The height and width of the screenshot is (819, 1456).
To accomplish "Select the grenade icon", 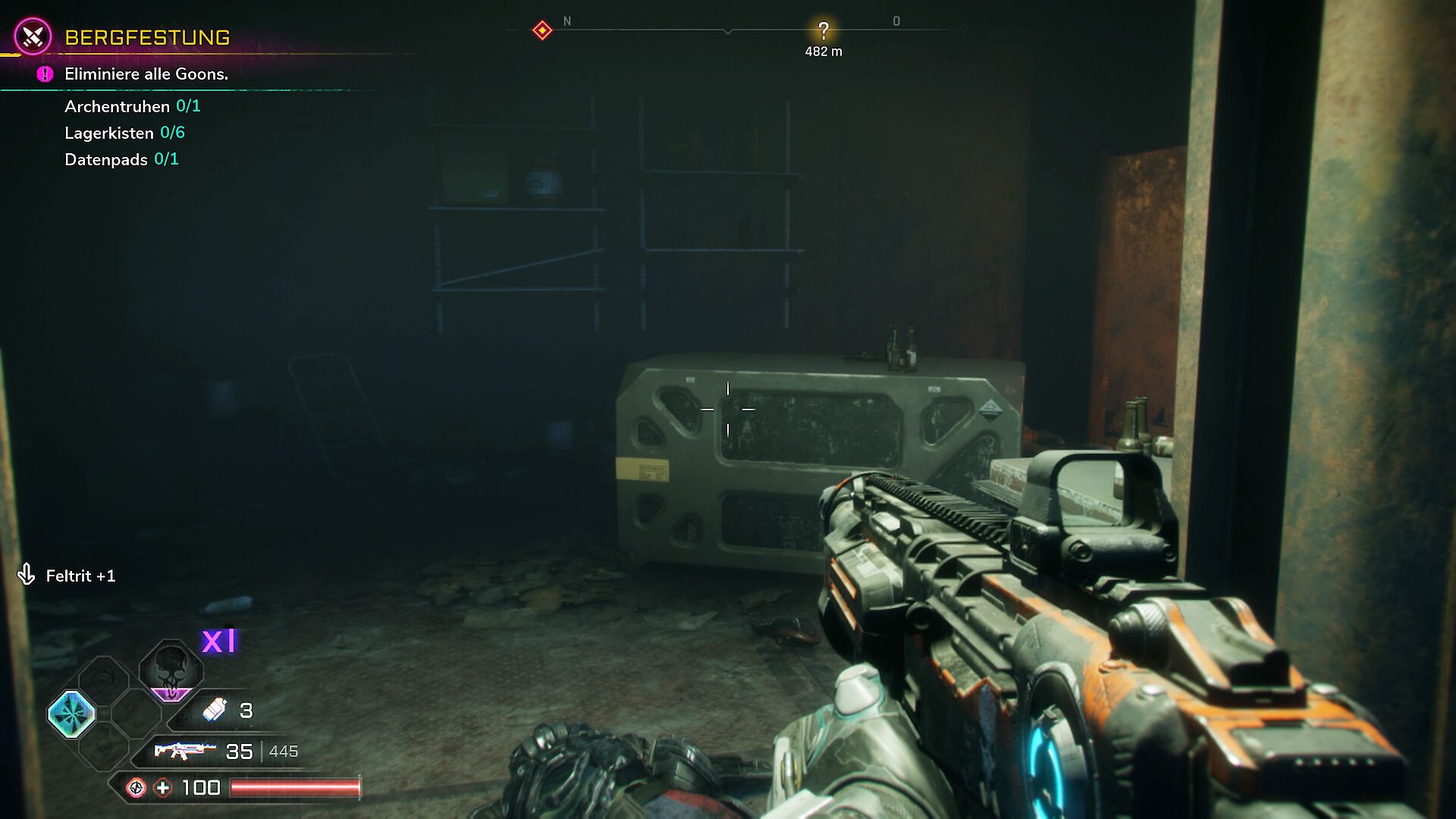I will point(215,710).
